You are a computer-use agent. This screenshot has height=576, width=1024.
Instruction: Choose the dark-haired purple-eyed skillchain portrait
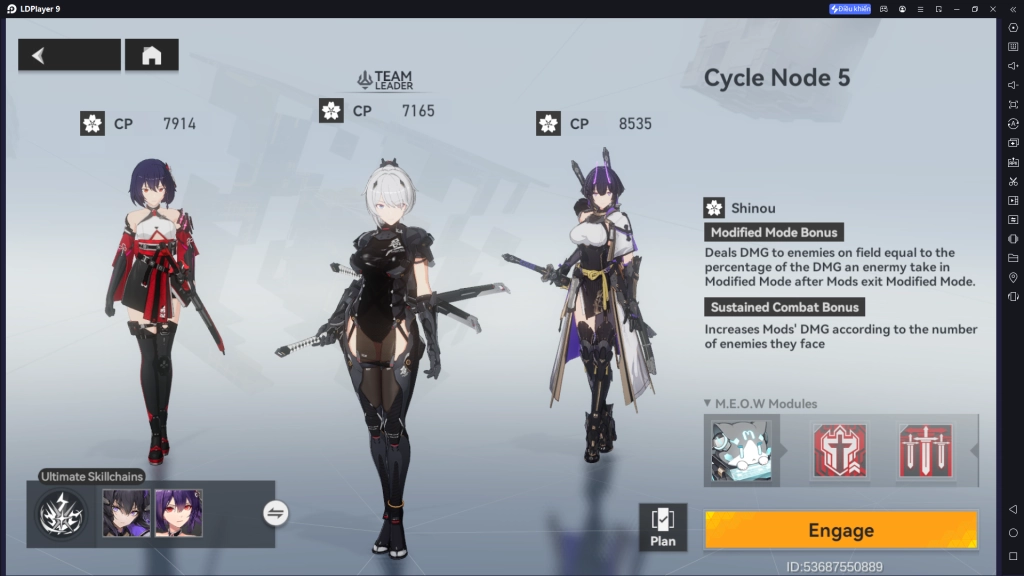click(x=127, y=514)
